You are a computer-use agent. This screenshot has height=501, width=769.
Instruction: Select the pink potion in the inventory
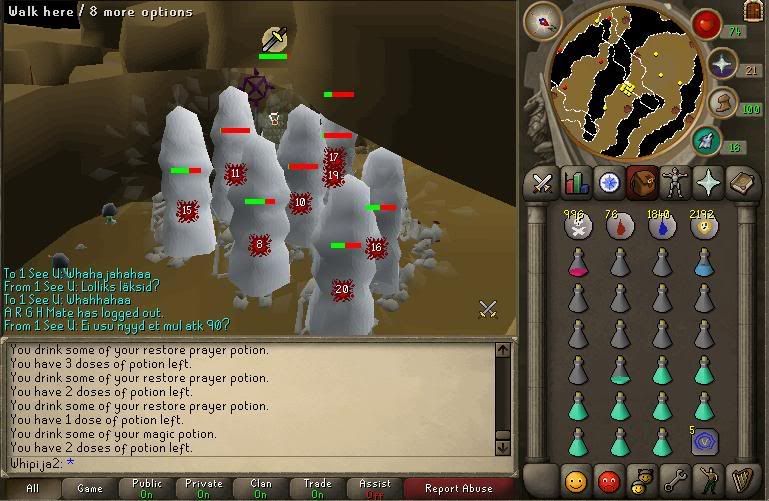coord(577,262)
